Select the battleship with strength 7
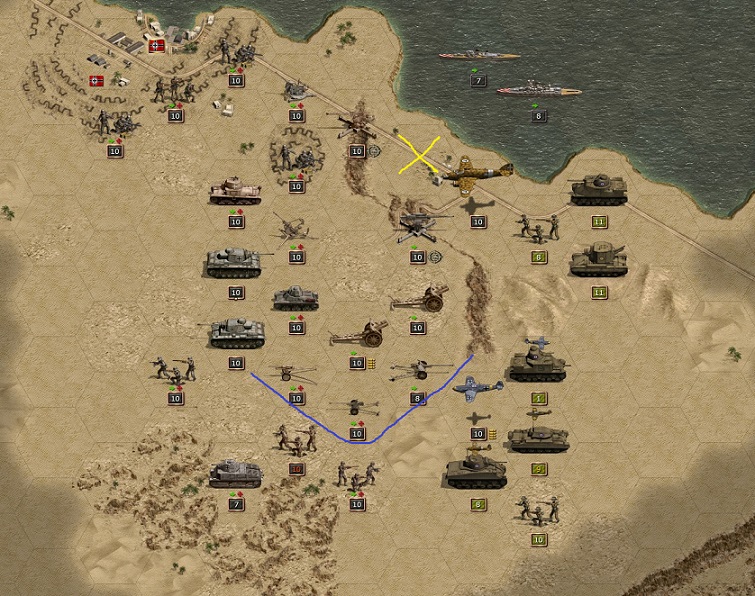The height and width of the screenshot is (596, 755). tap(478, 55)
